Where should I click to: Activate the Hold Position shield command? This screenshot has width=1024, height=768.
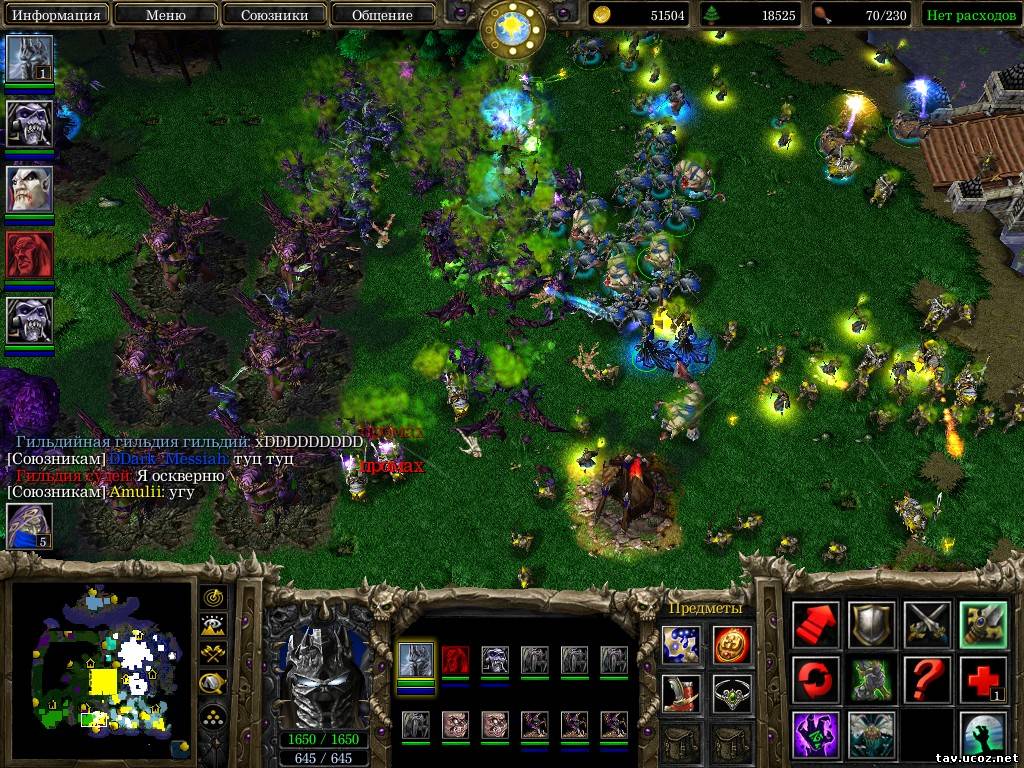pos(872,625)
